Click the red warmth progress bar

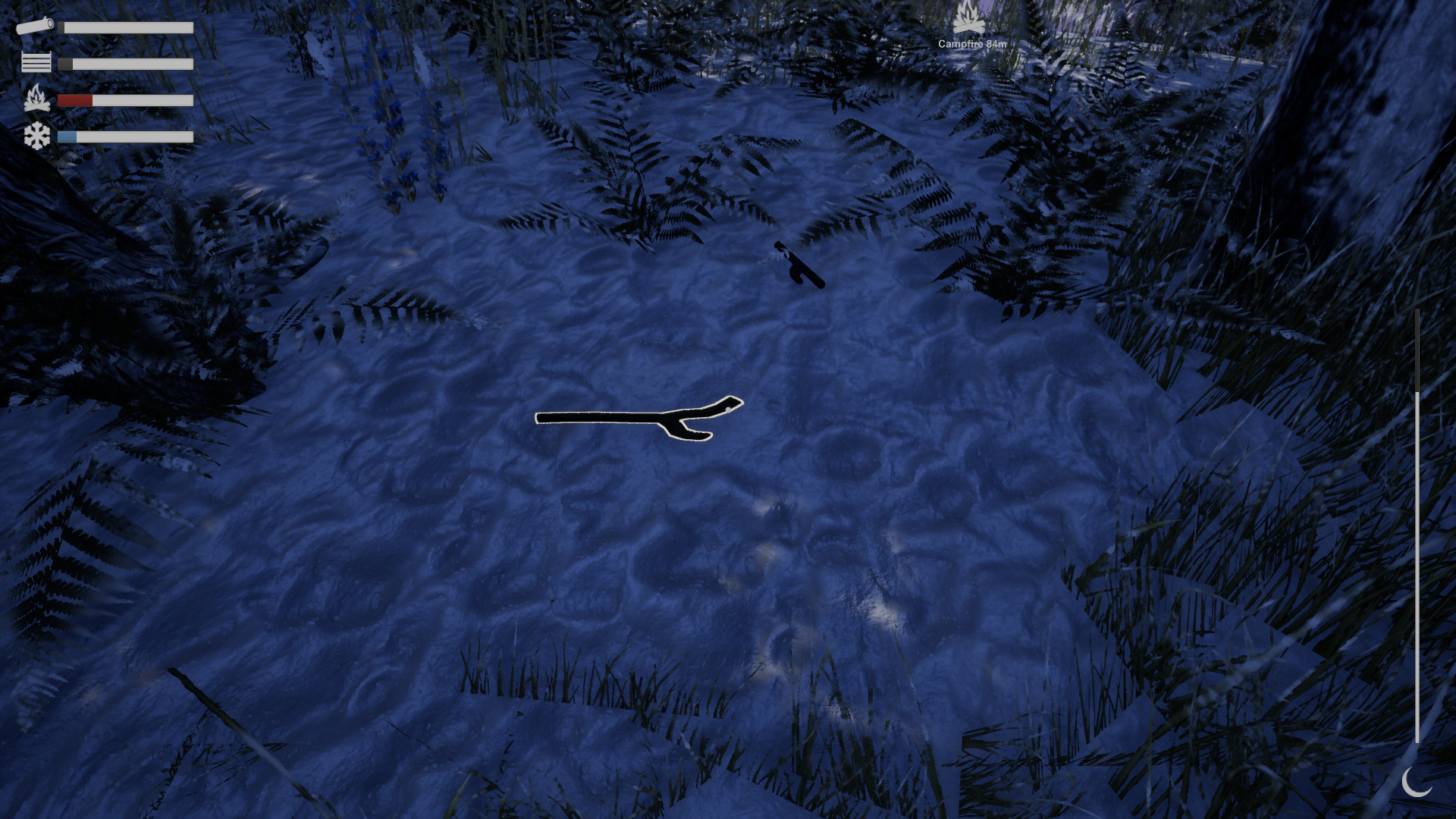[x=76, y=99]
